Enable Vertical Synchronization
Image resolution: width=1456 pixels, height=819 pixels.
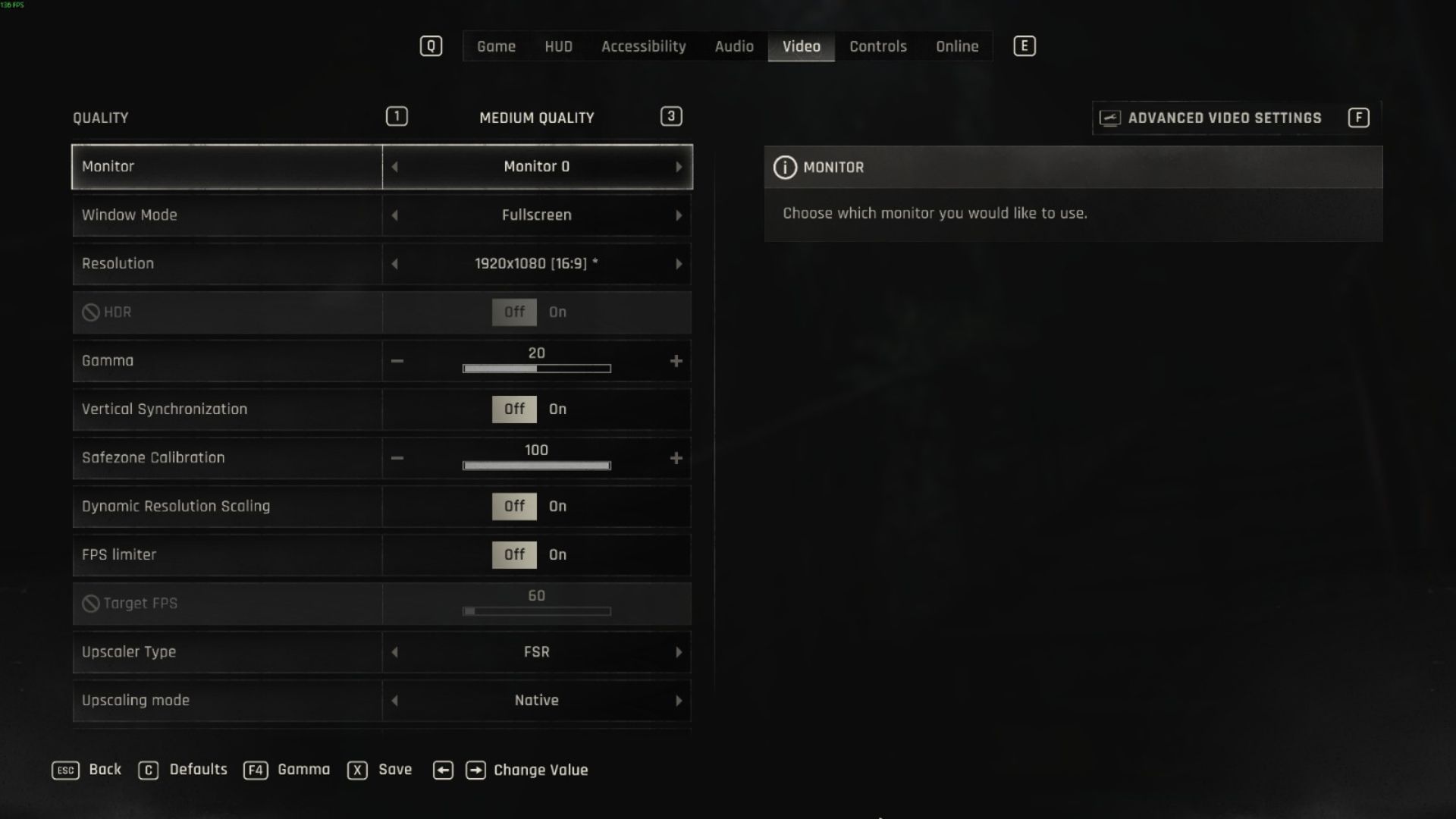point(558,409)
